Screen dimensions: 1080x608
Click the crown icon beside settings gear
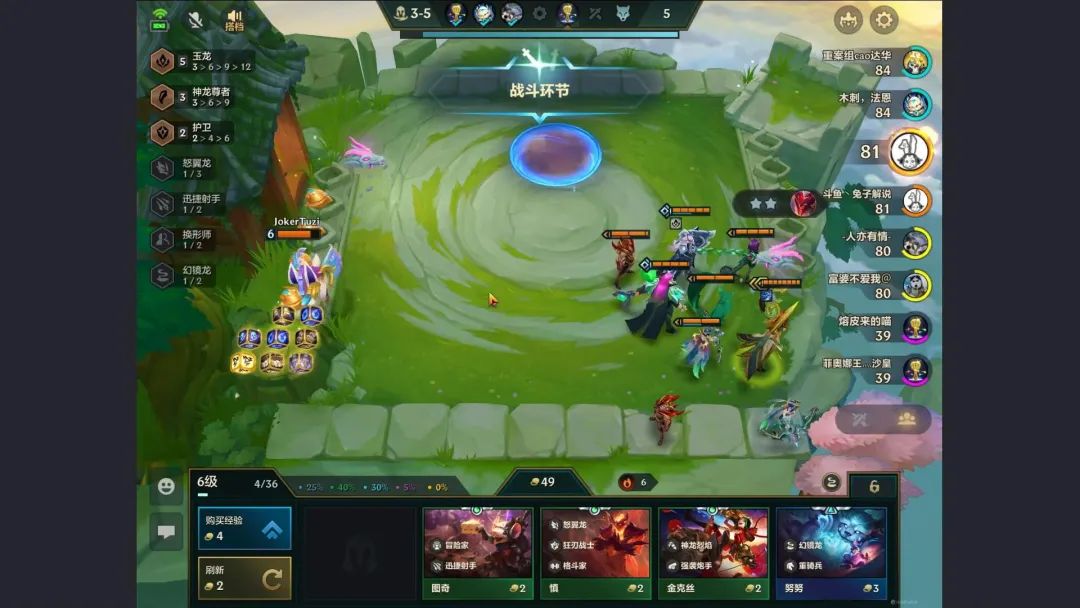tap(848, 19)
